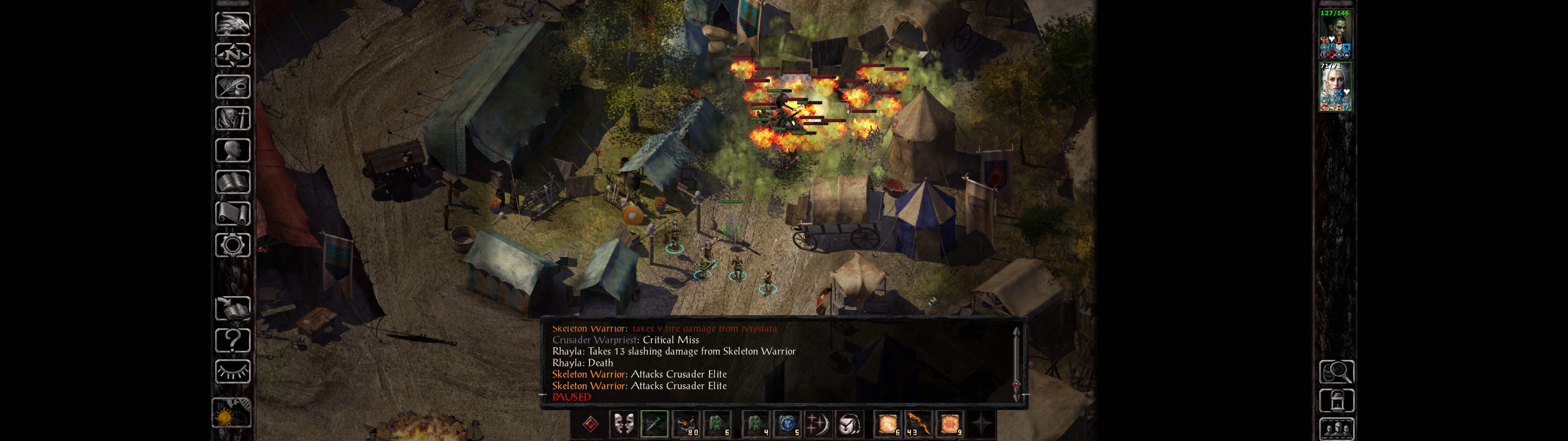Open the priest scroll button
1568x441 pixels.
click(x=232, y=213)
